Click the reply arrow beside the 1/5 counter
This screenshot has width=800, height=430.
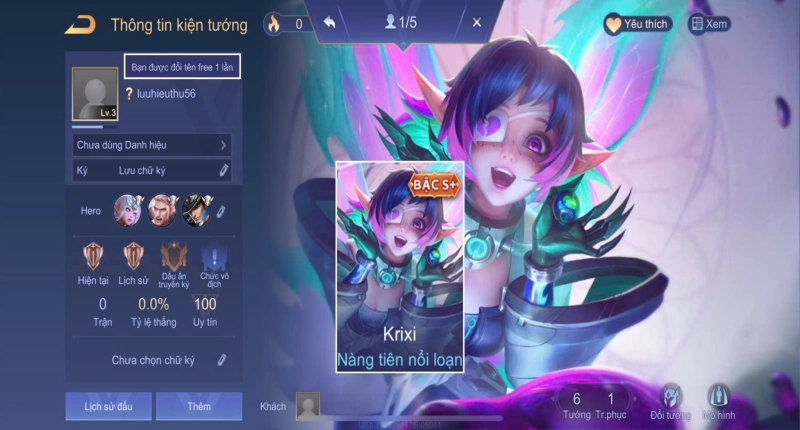click(x=331, y=22)
